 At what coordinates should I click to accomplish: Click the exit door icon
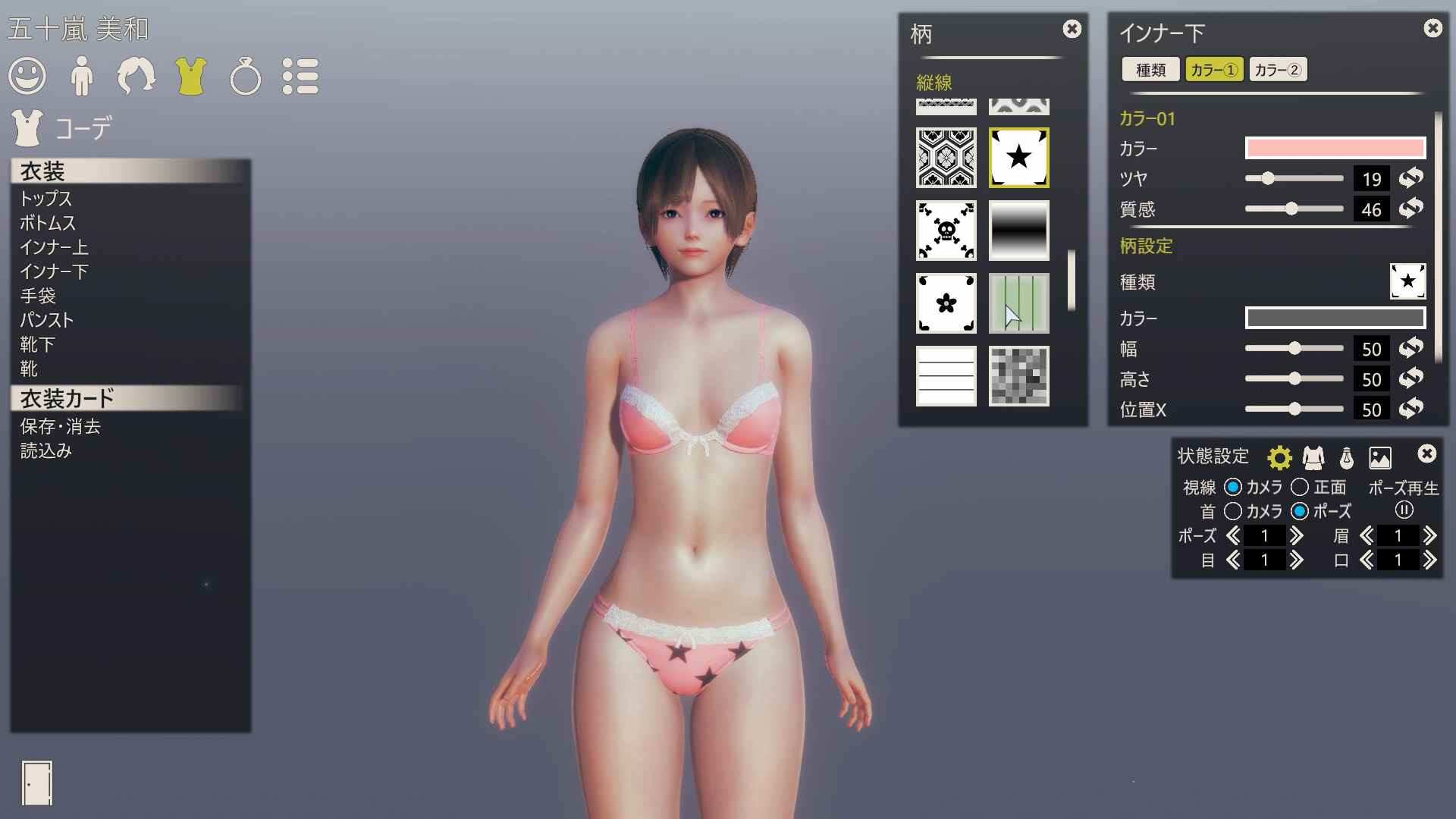click(37, 783)
